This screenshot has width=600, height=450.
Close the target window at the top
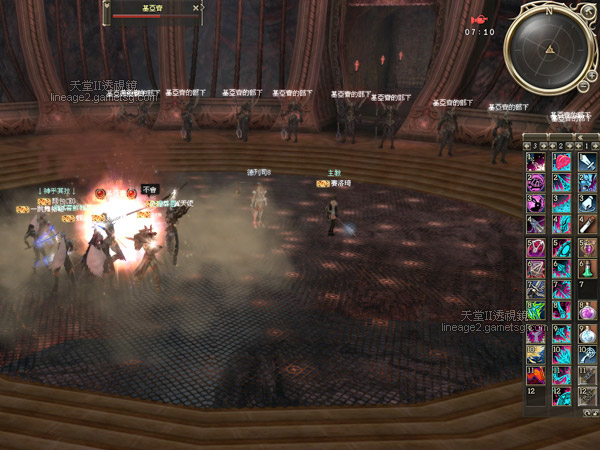(x=197, y=7)
